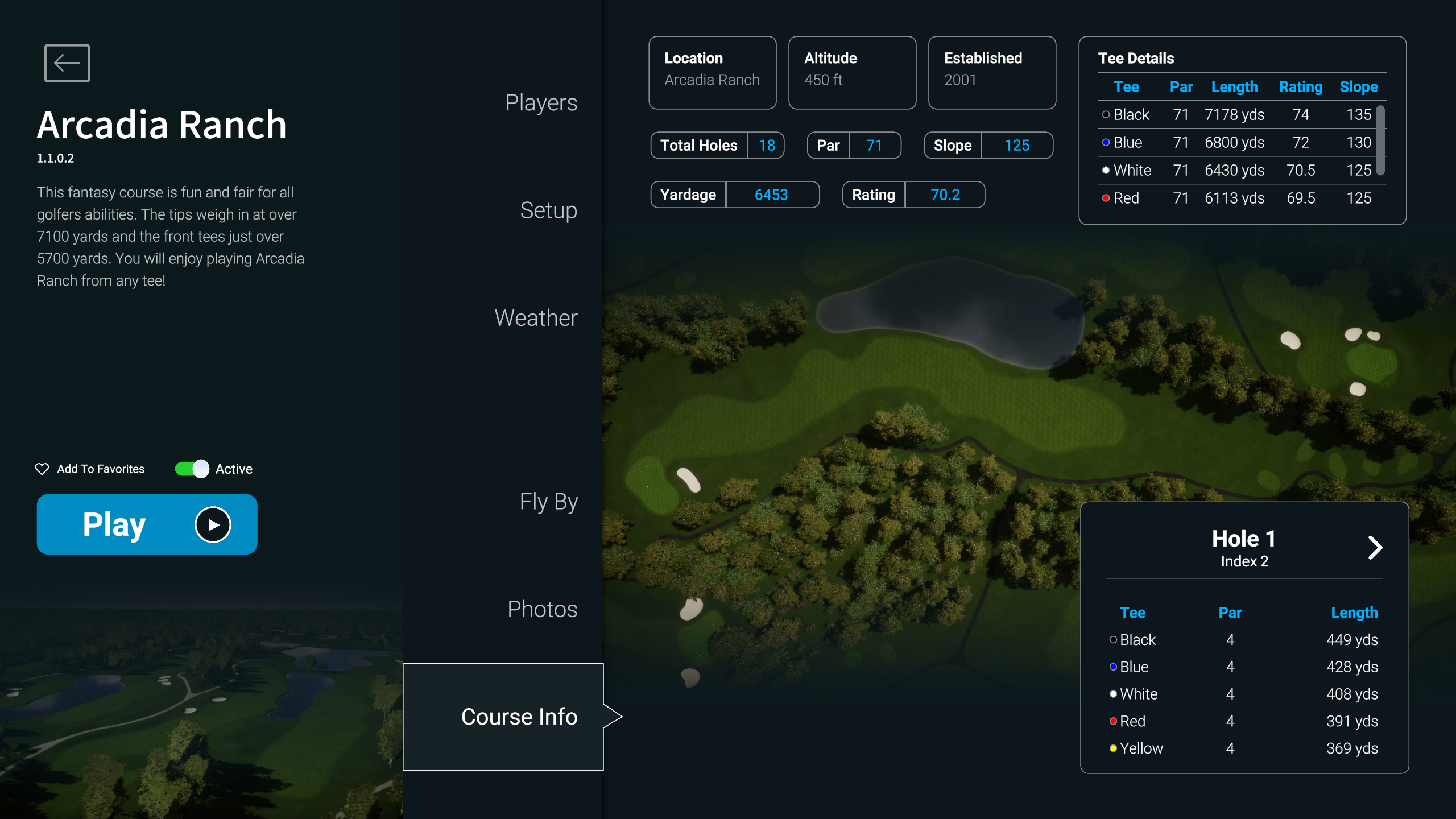Switch to the Setup tab
This screenshot has width=1456, height=819.
click(x=548, y=210)
